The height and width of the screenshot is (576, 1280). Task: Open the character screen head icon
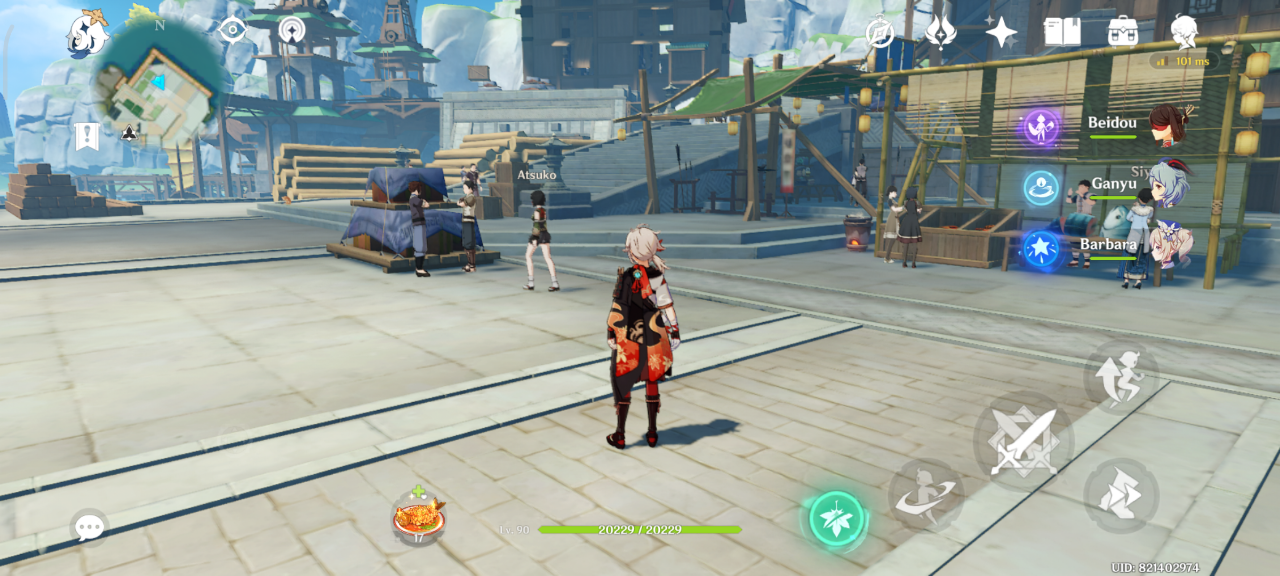(x=1184, y=31)
